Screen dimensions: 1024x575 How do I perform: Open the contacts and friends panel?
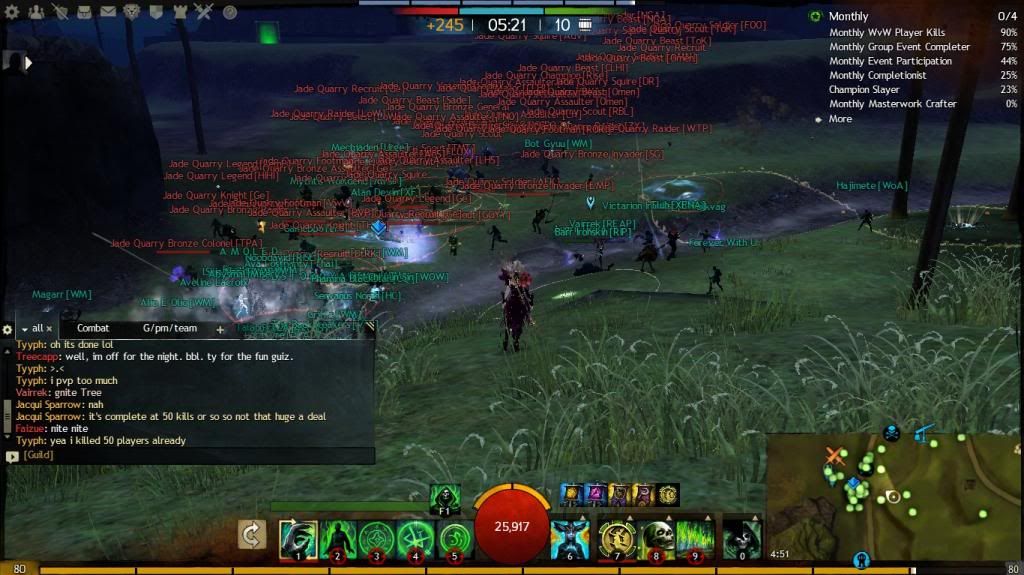(37, 12)
